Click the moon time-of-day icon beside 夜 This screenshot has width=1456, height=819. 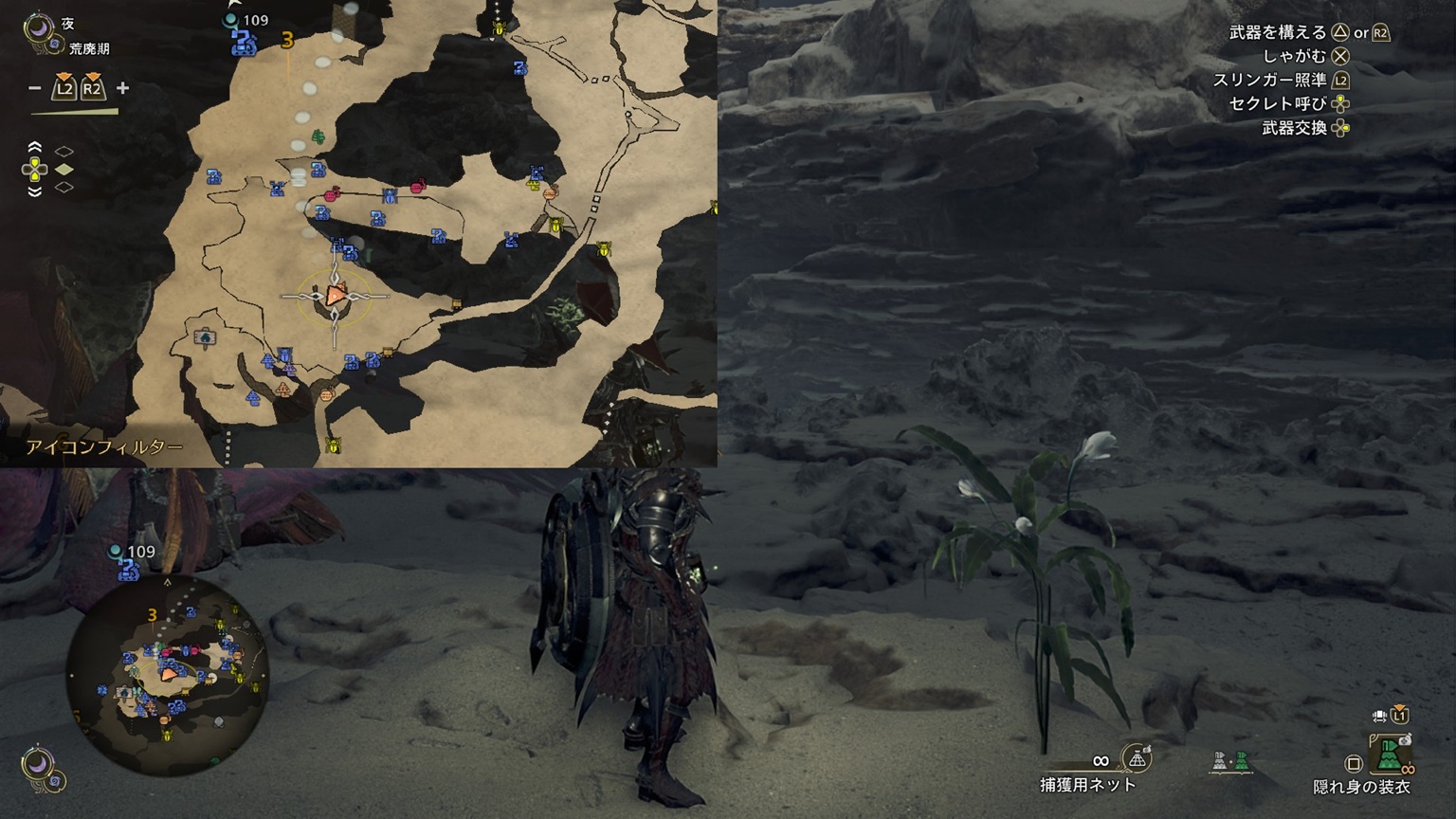tap(40, 27)
